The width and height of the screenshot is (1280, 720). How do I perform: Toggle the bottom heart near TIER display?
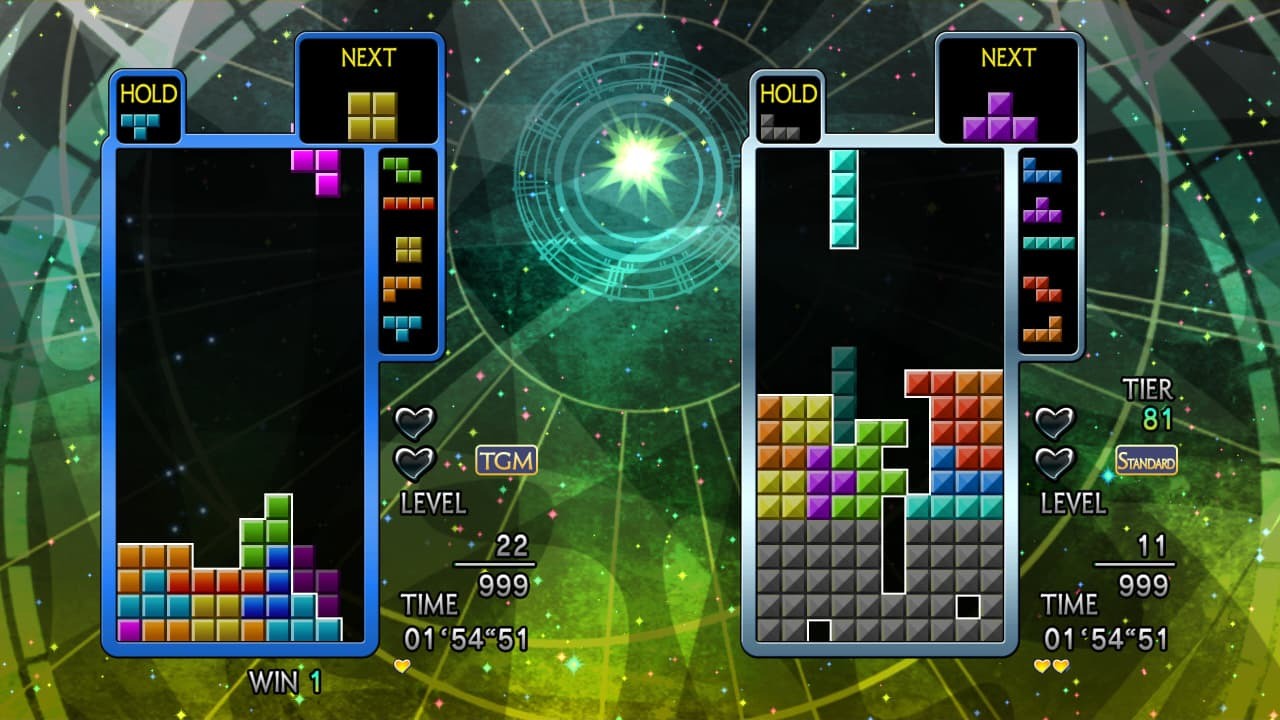[x=1056, y=463]
